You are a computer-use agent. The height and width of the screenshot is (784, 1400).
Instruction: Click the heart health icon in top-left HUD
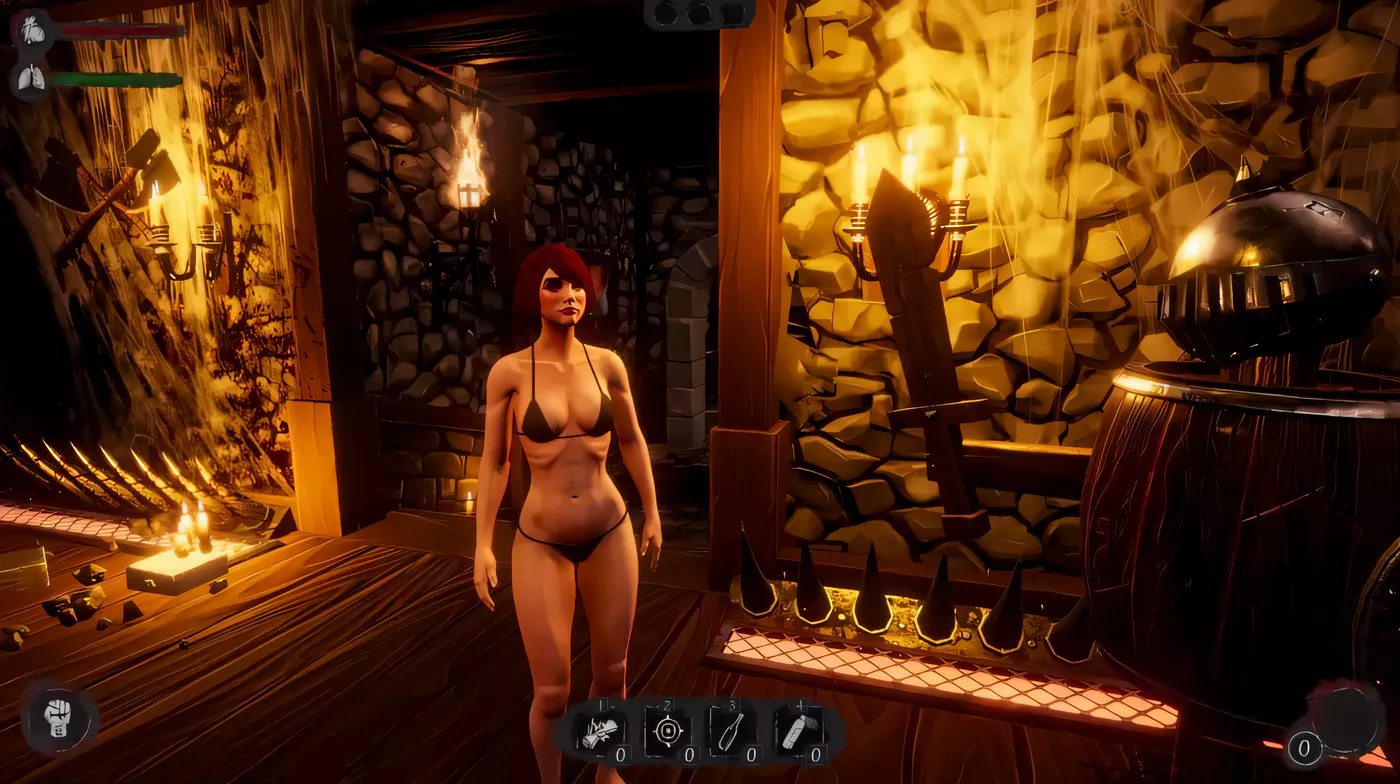(34, 30)
